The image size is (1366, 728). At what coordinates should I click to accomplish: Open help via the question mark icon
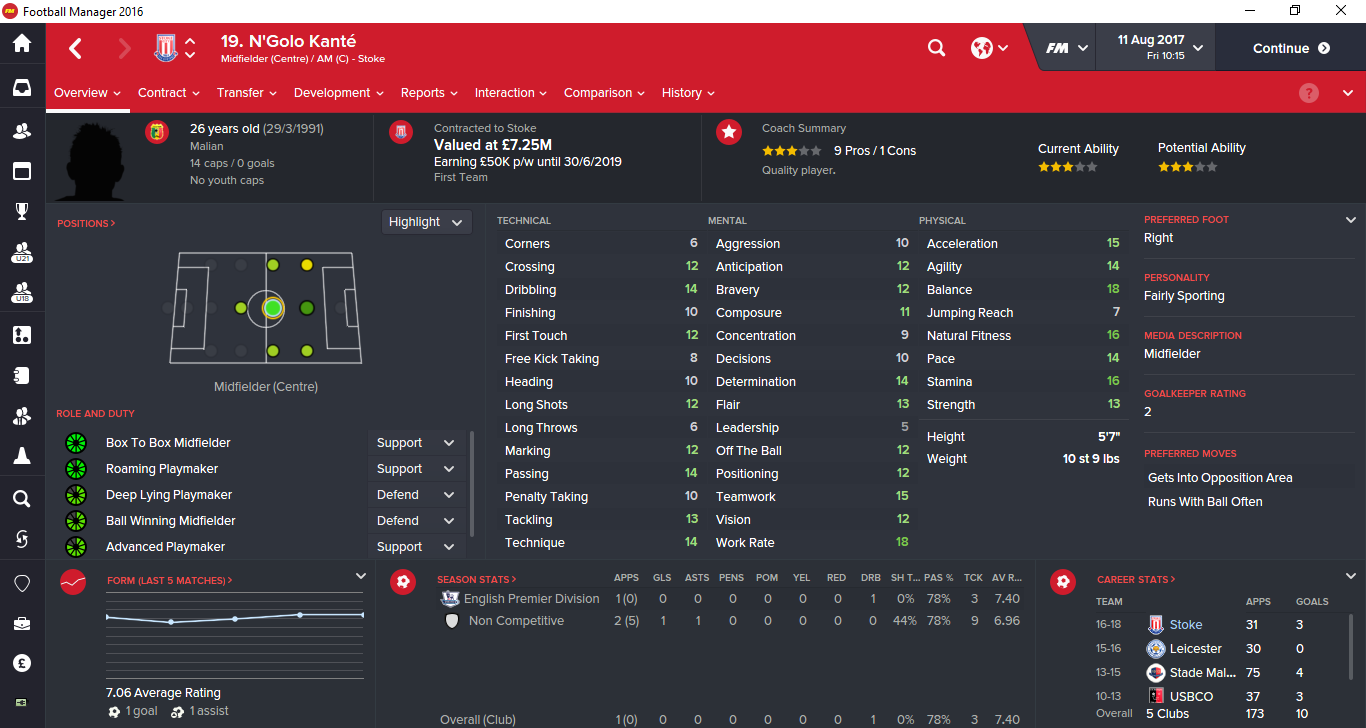(1308, 92)
